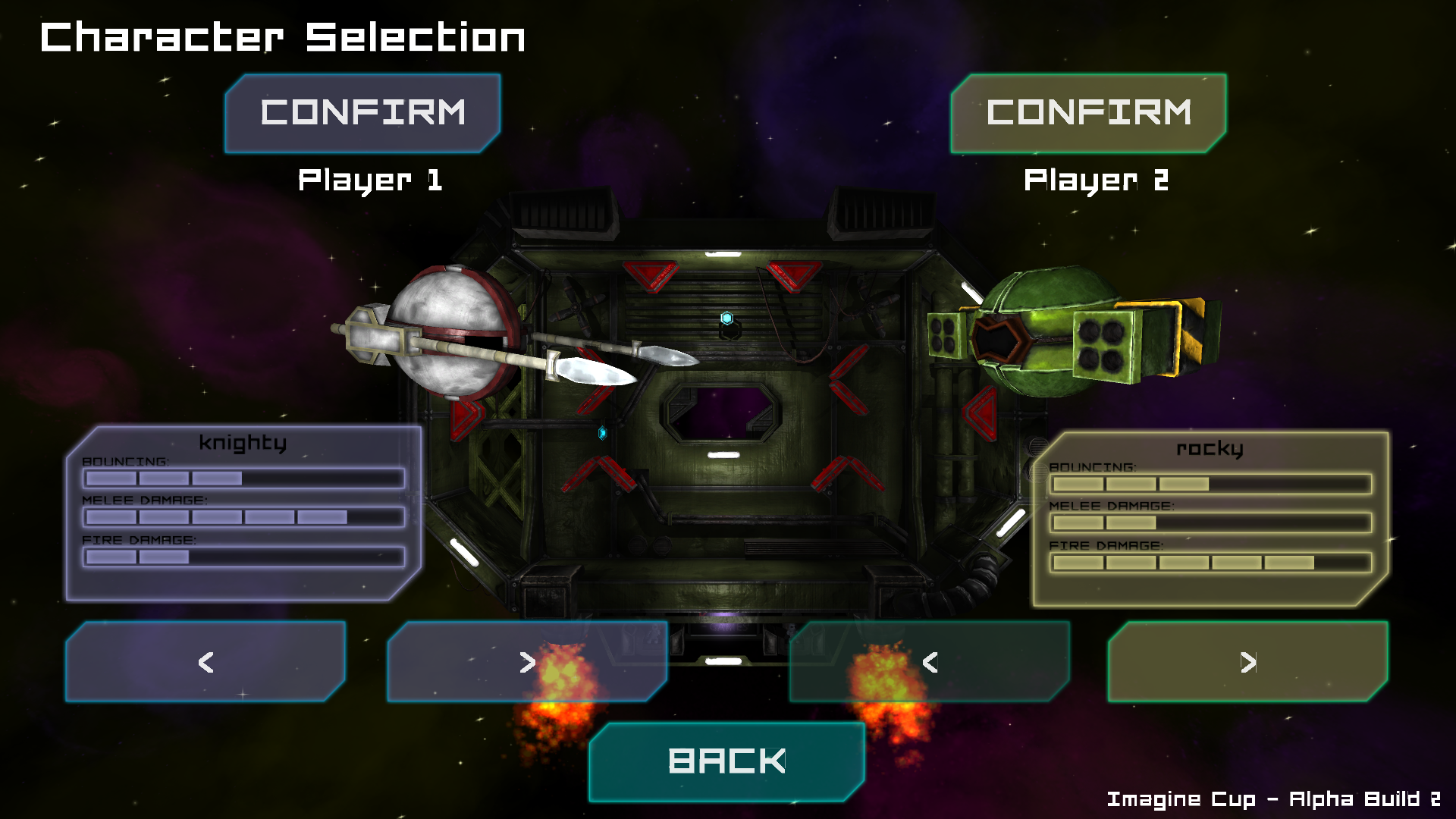Confirm Player 2's character selection
This screenshot has height=819, width=1456.
(1088, 113)
